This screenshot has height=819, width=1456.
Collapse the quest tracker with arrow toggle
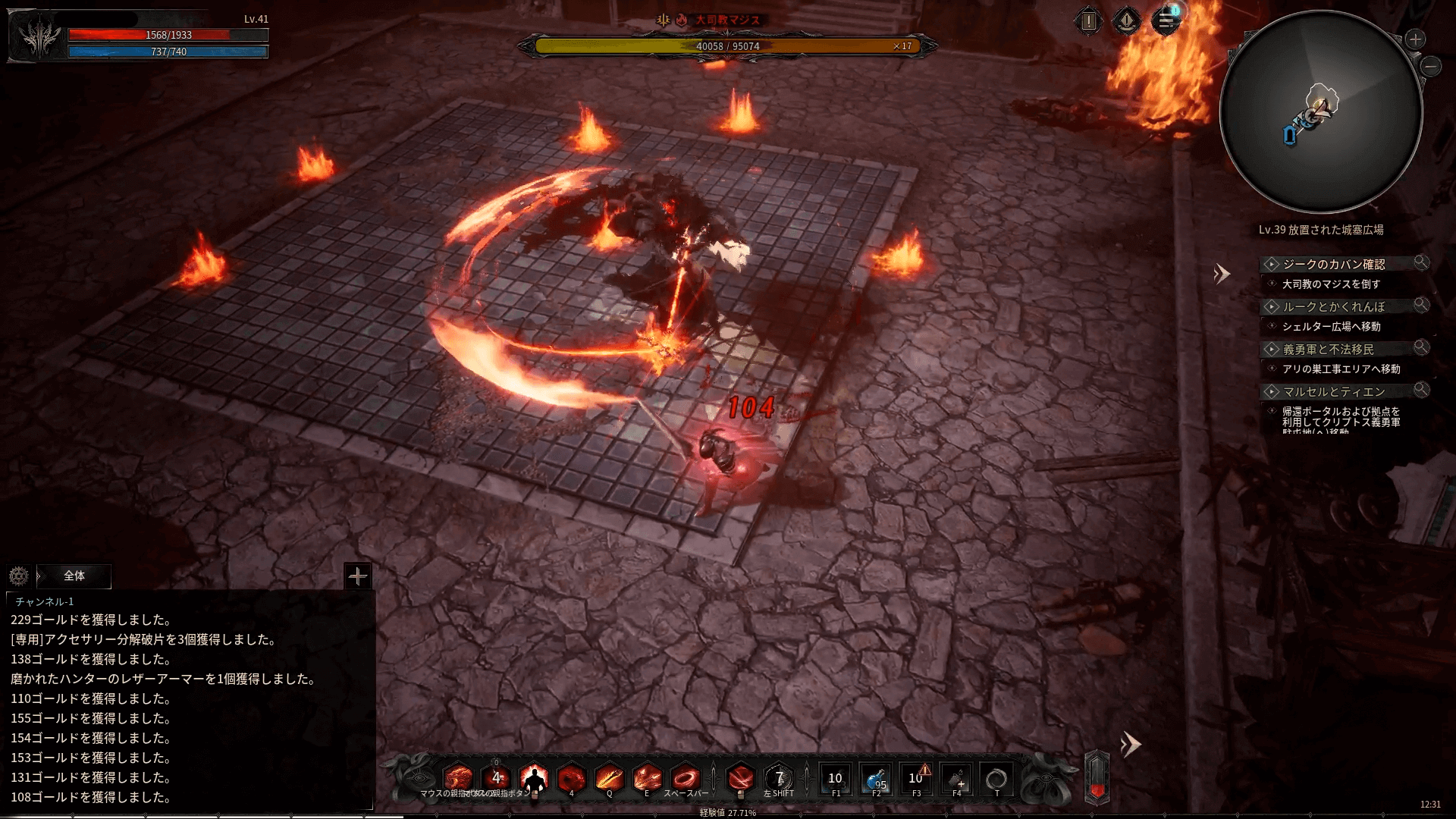pos(1221,274)
